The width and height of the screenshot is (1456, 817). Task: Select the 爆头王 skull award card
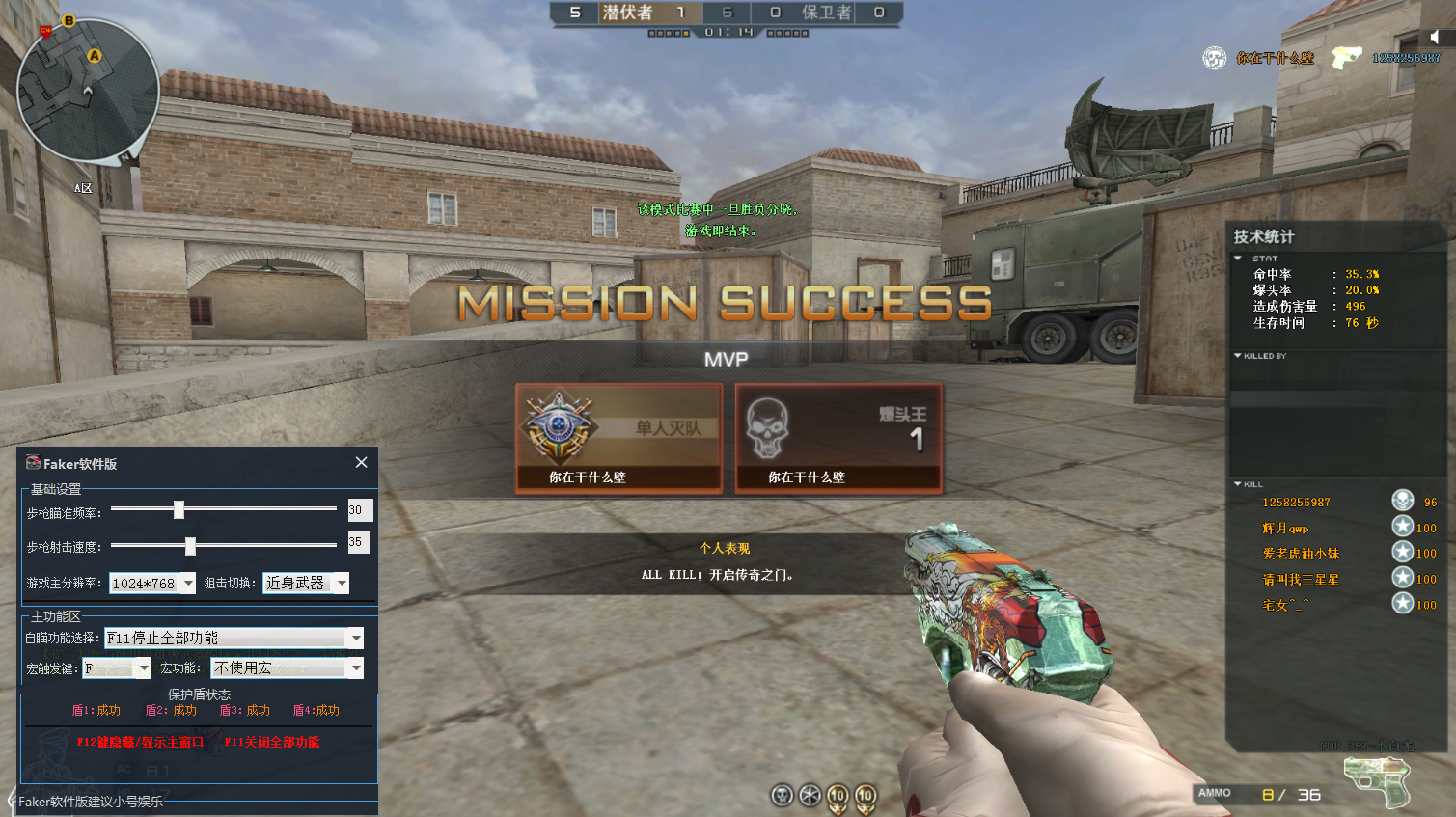838,438
